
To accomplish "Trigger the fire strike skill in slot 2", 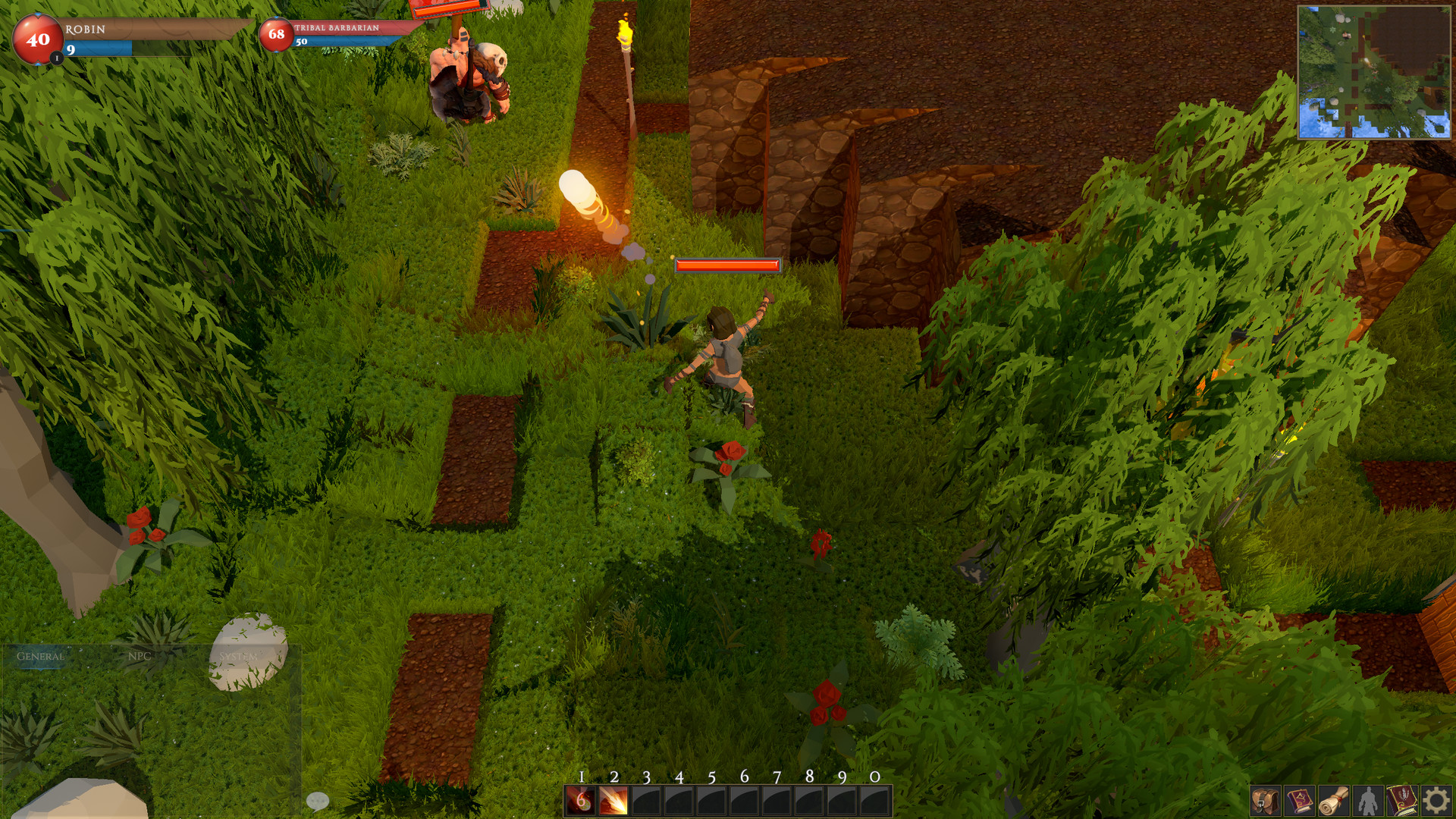I will click(613, 800).
